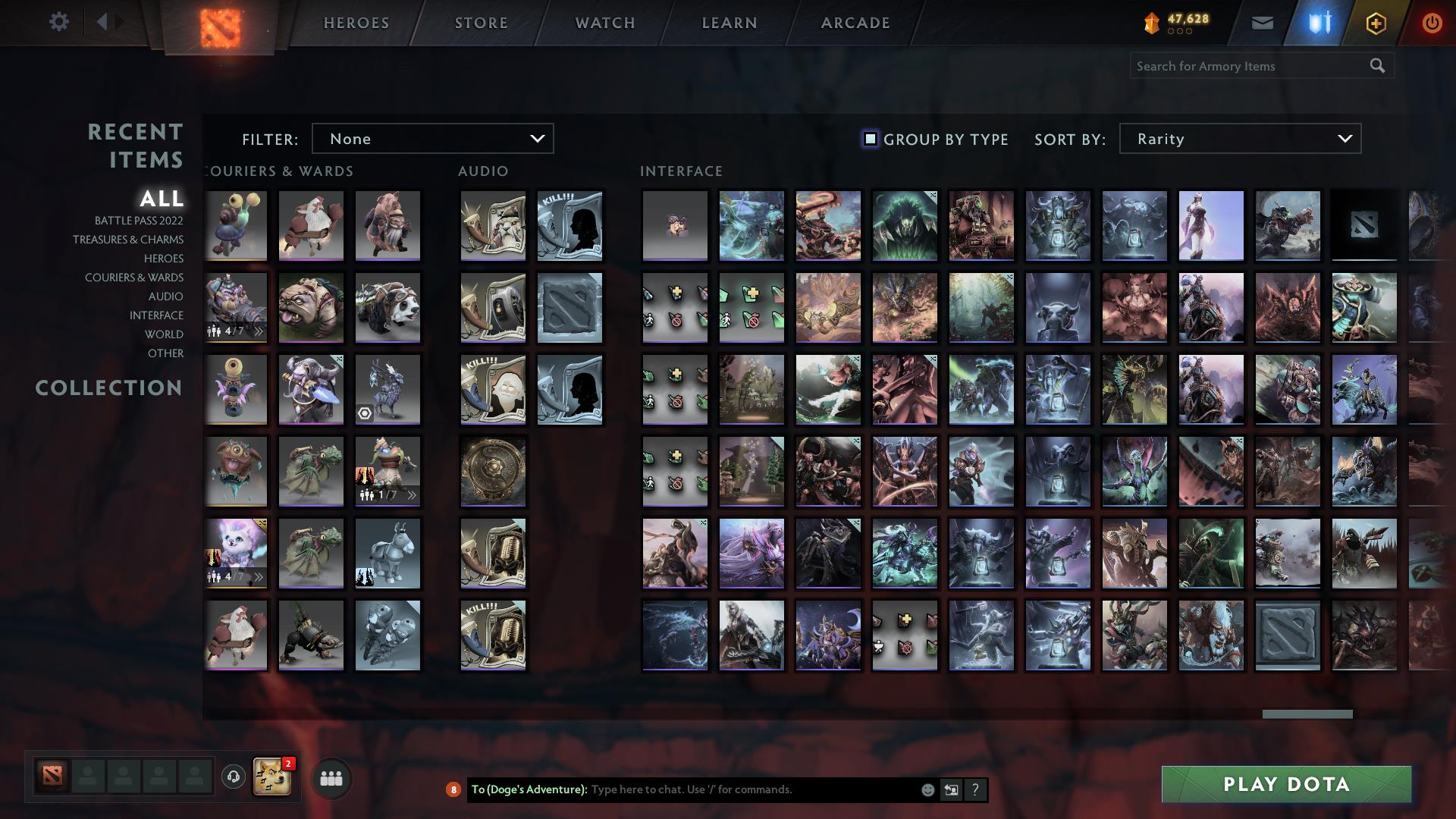
Task: Expand the 4/7 bundle chevron in Couriers
Action: (258, 330)
